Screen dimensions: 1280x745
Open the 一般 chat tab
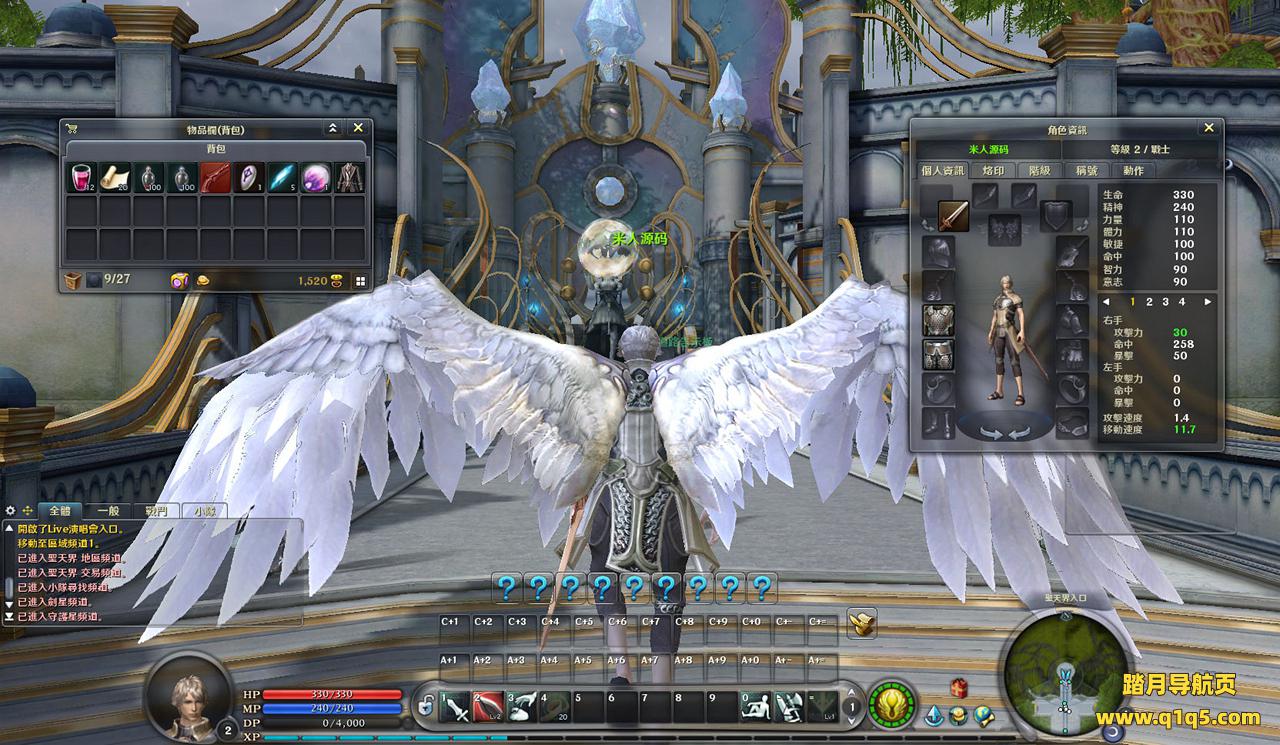tap(109, 510)
